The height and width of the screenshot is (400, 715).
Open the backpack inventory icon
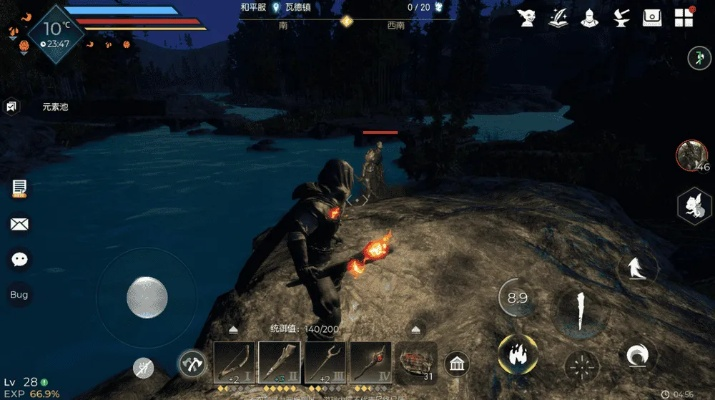pos(652,17)
